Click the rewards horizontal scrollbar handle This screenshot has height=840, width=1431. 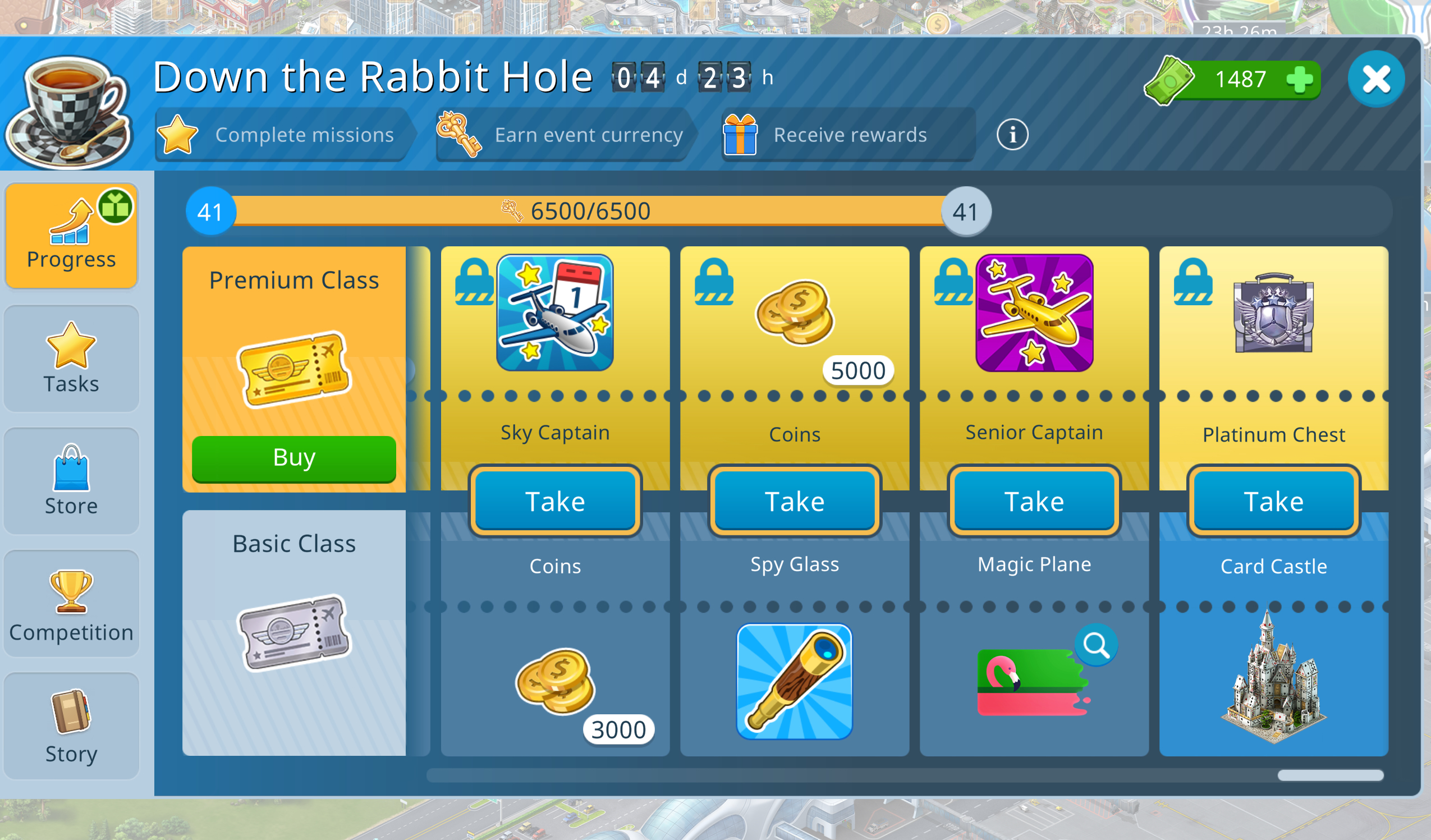pyautogui.click(x=1330, y=775)
